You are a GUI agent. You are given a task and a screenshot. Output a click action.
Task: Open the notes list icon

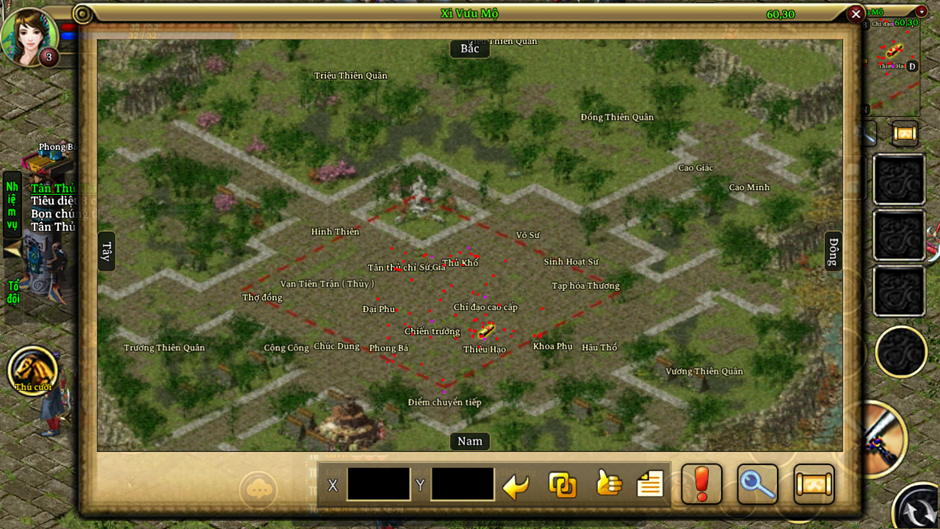click(650, 485)
